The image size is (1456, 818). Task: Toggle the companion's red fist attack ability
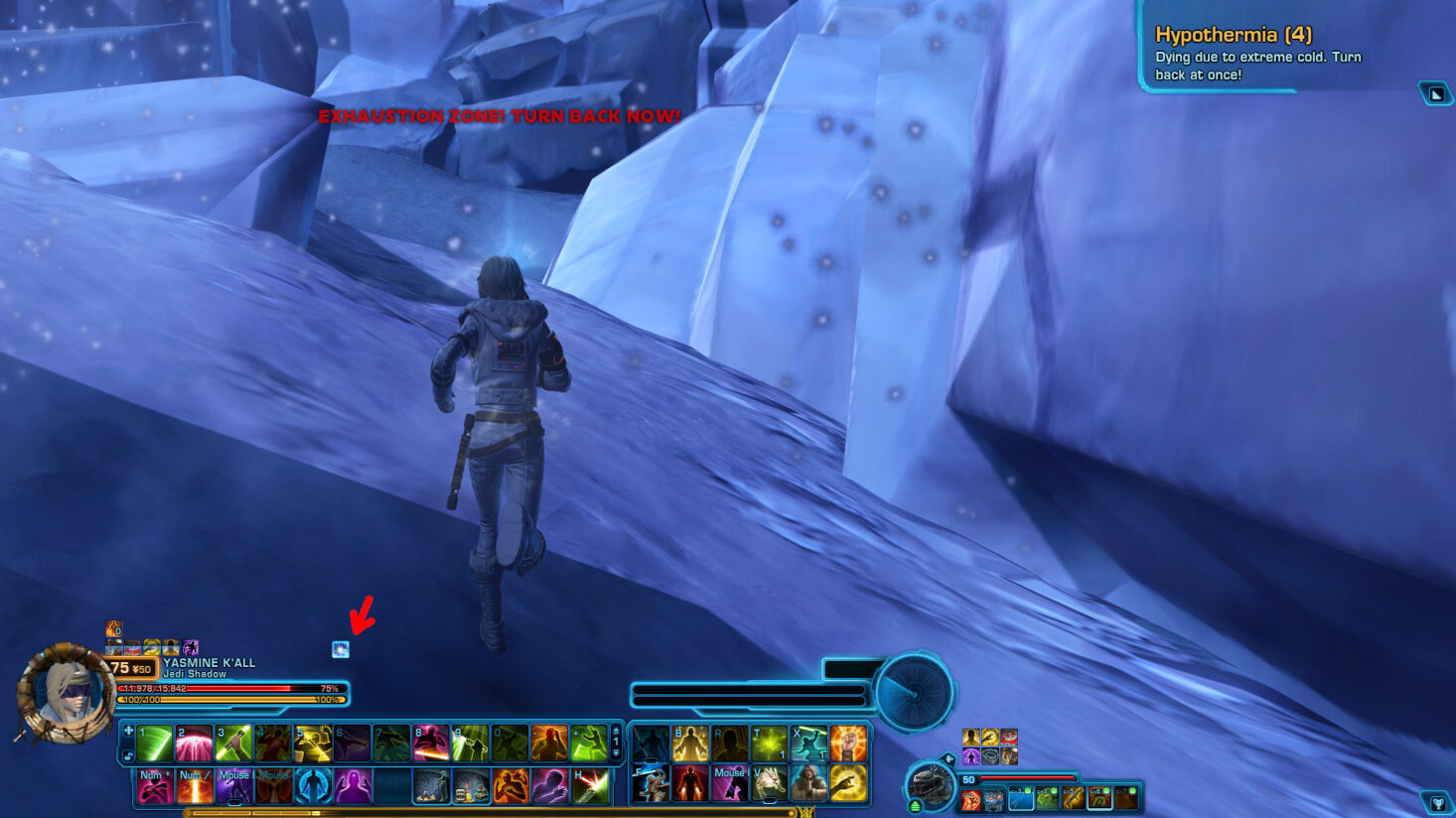point(970,798)
